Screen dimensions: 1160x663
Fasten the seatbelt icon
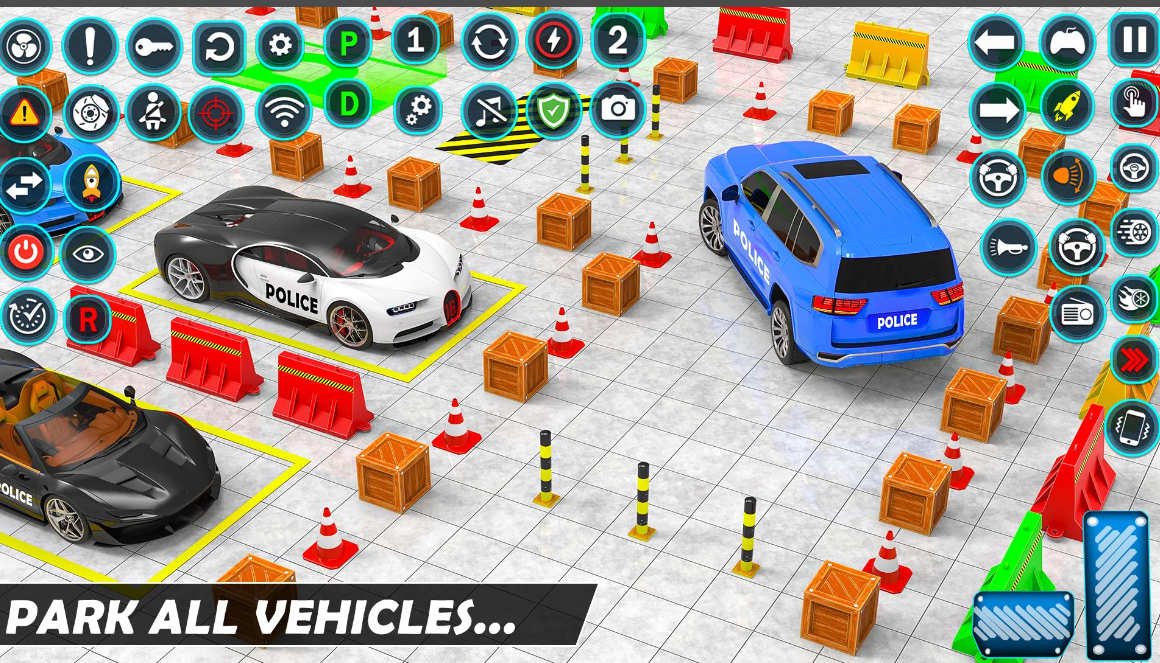(154, 112)
